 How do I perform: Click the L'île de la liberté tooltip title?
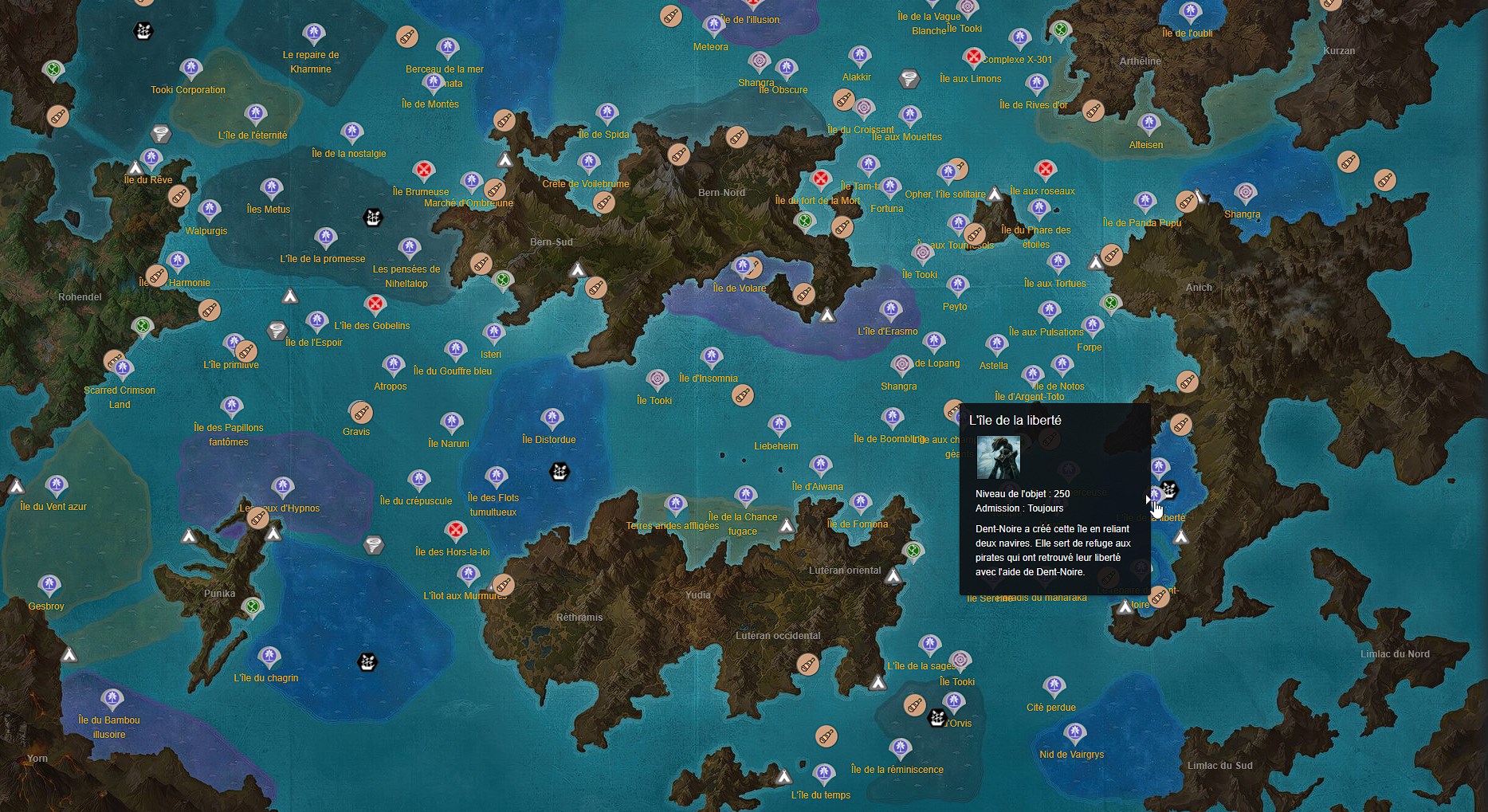click(x=1015, y=419)
